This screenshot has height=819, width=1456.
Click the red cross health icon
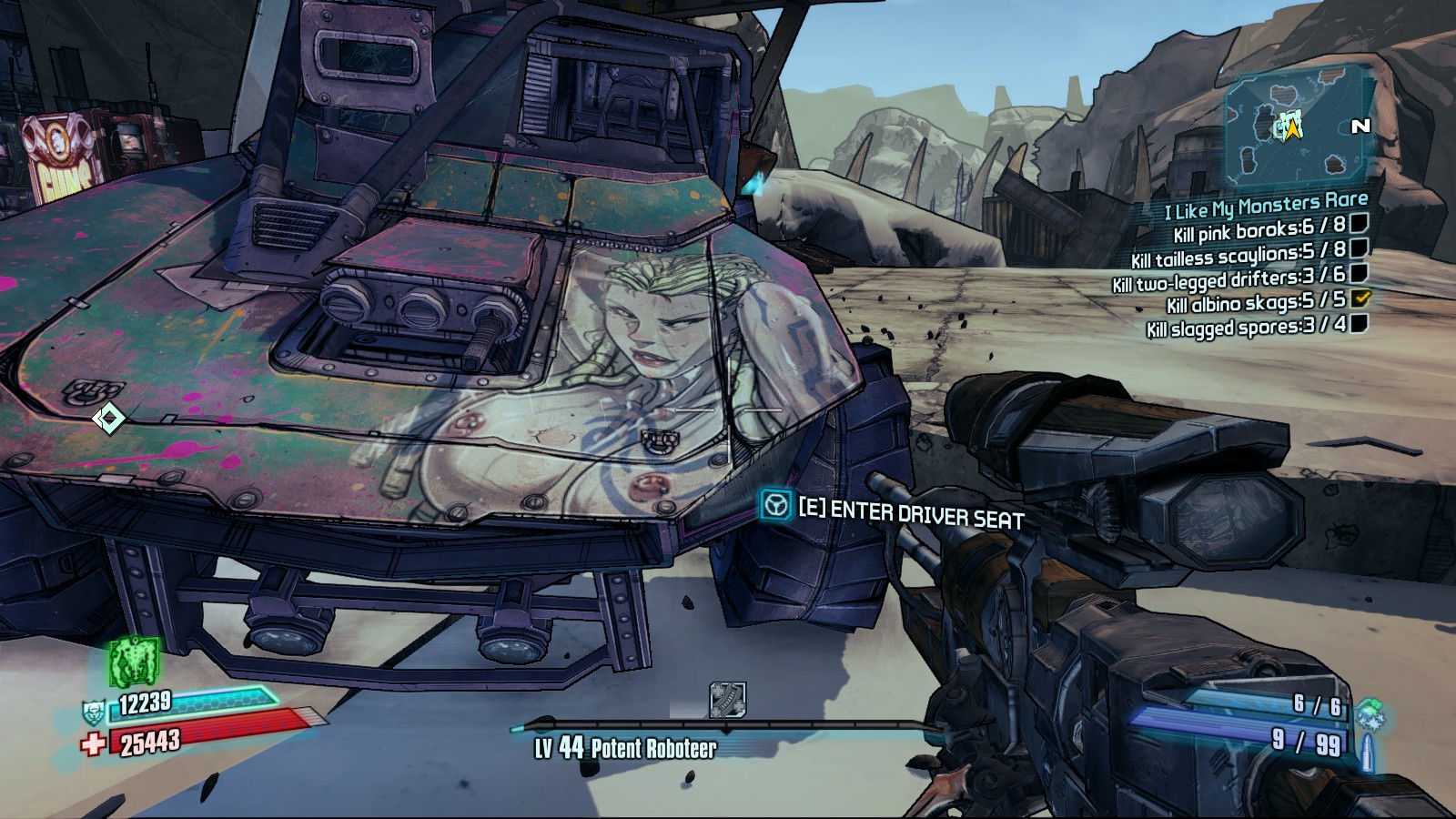(x=93, y=745)
